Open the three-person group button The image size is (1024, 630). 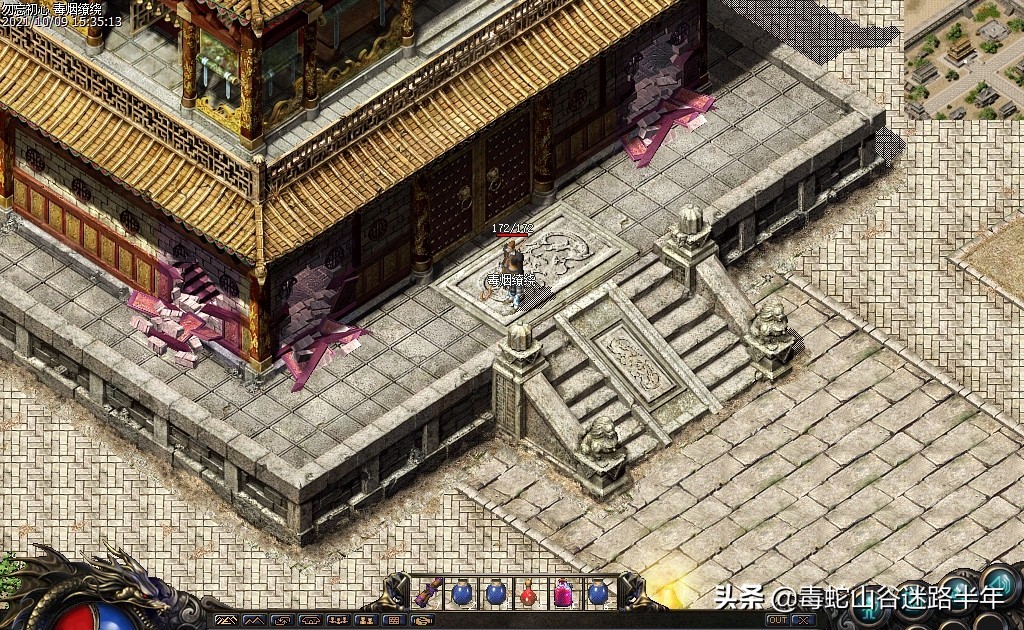(x=338, y=620)
